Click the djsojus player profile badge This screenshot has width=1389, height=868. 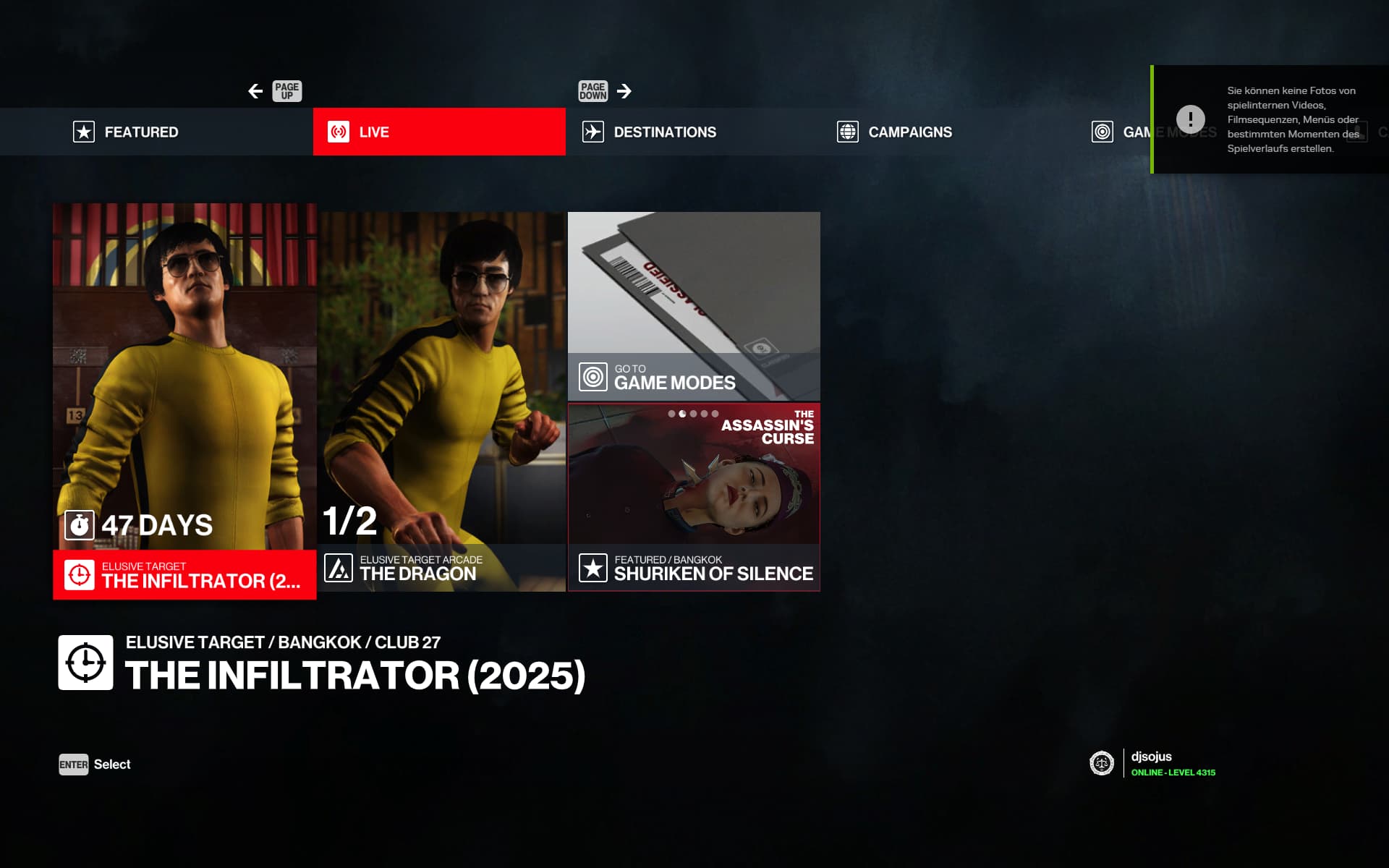pos(1152,763)
